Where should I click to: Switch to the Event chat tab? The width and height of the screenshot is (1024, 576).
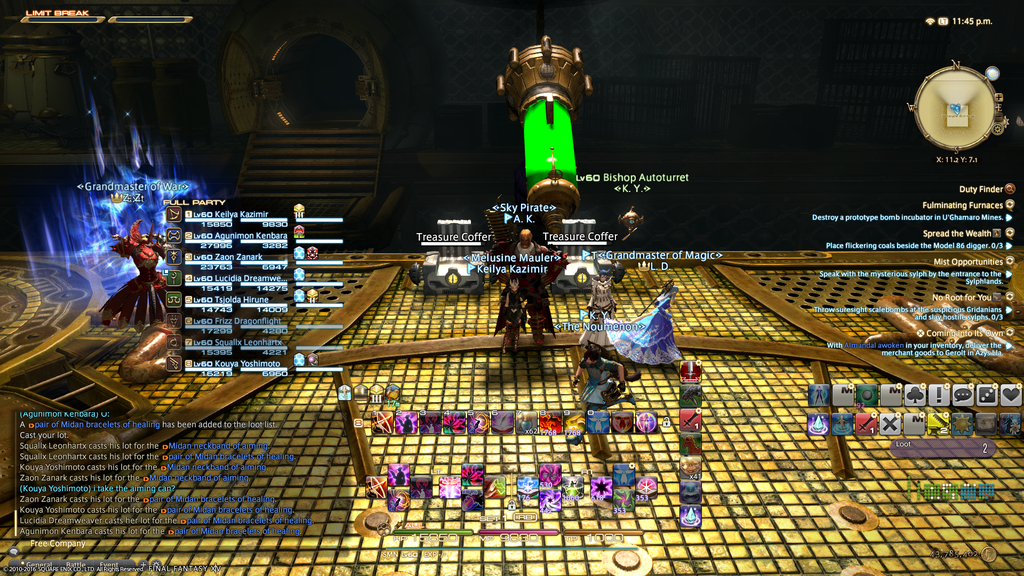coord(108,565)
